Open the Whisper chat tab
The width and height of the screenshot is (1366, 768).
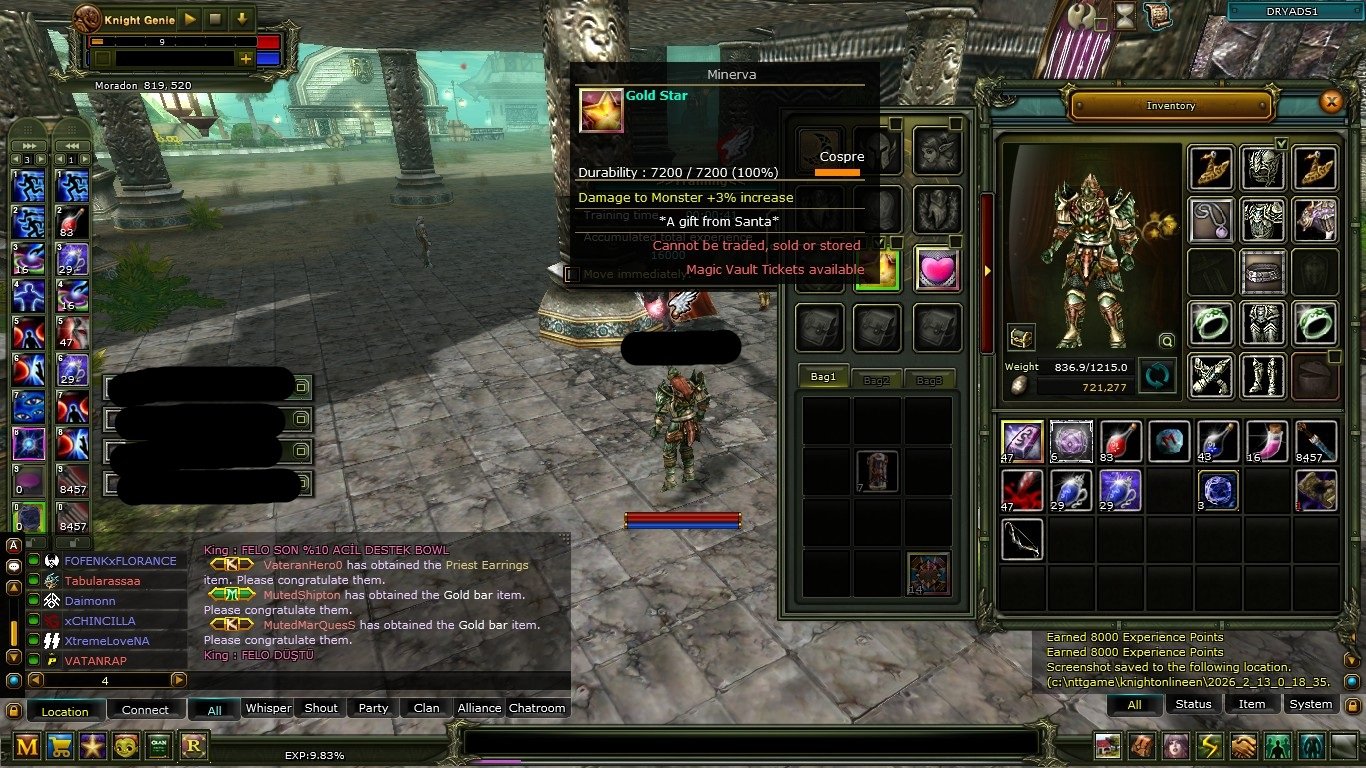point(268,708)
